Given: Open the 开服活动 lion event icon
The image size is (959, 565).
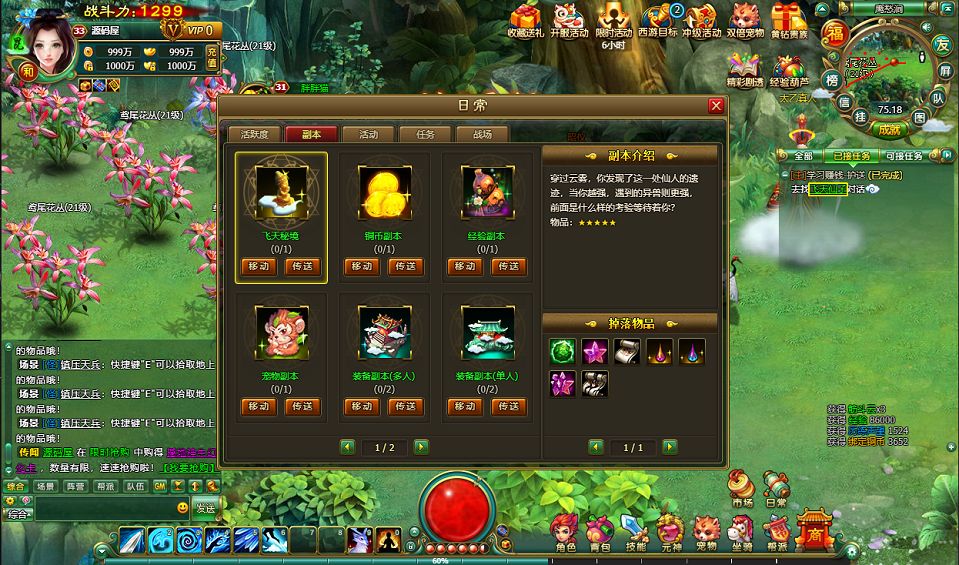Looking at the screenshot, I should (x=569, y=20).
